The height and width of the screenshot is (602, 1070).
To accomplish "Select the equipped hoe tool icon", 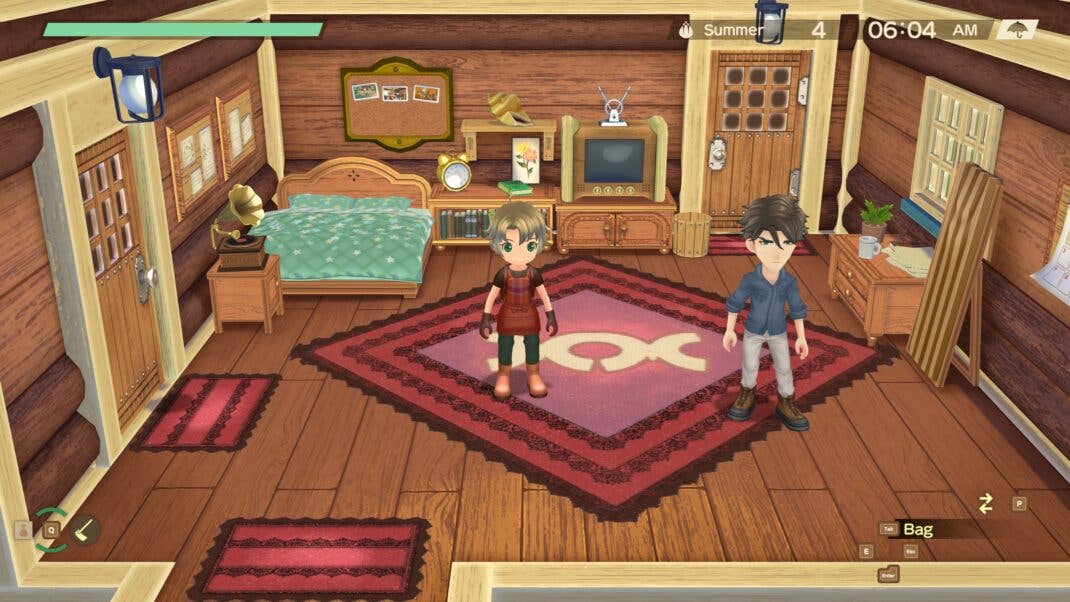I will (x=86, y=529).
